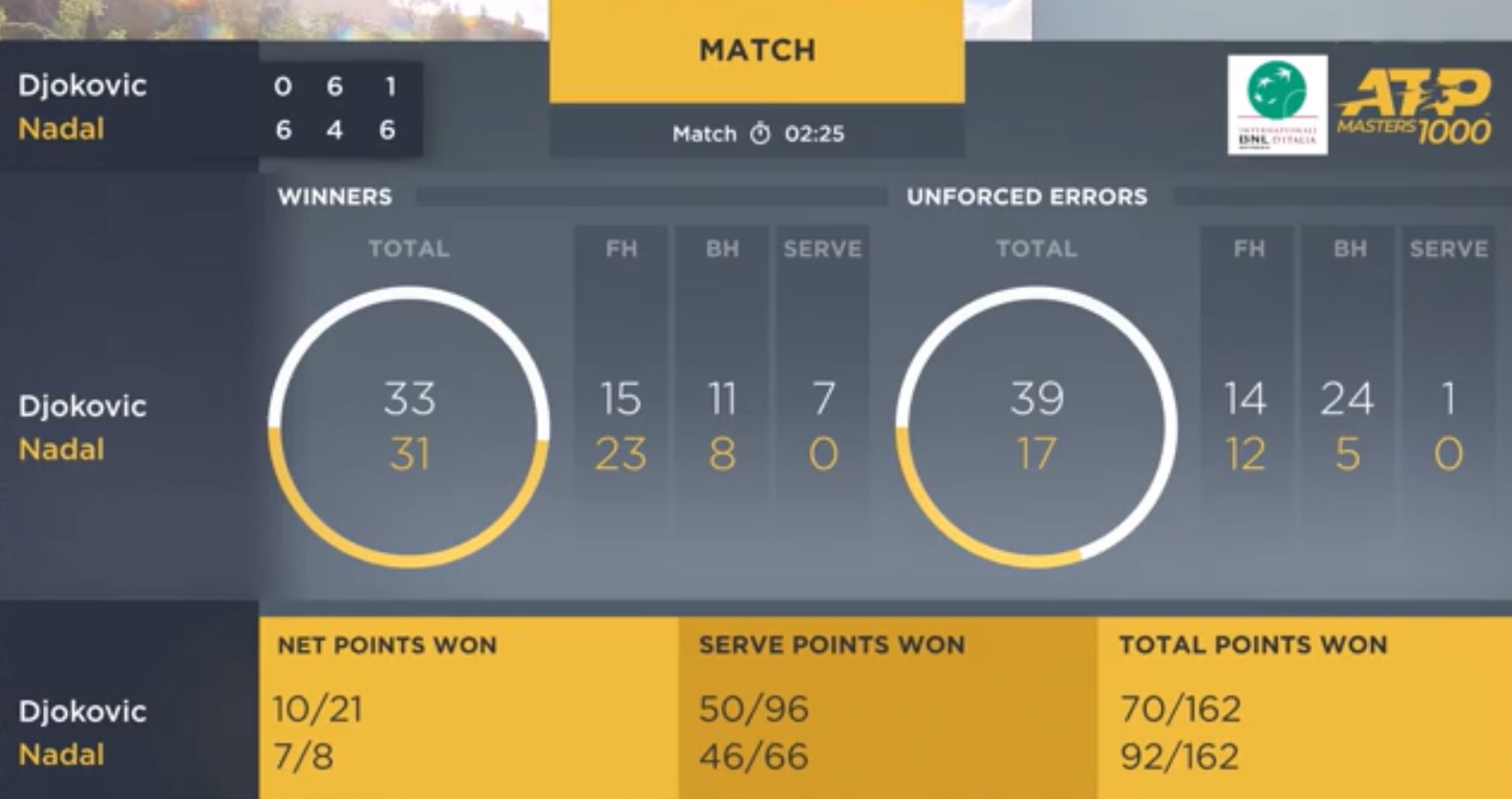Open the ATP Masters 1000 logo
The image size is (1512, 799).
[x=1414, y=105]
